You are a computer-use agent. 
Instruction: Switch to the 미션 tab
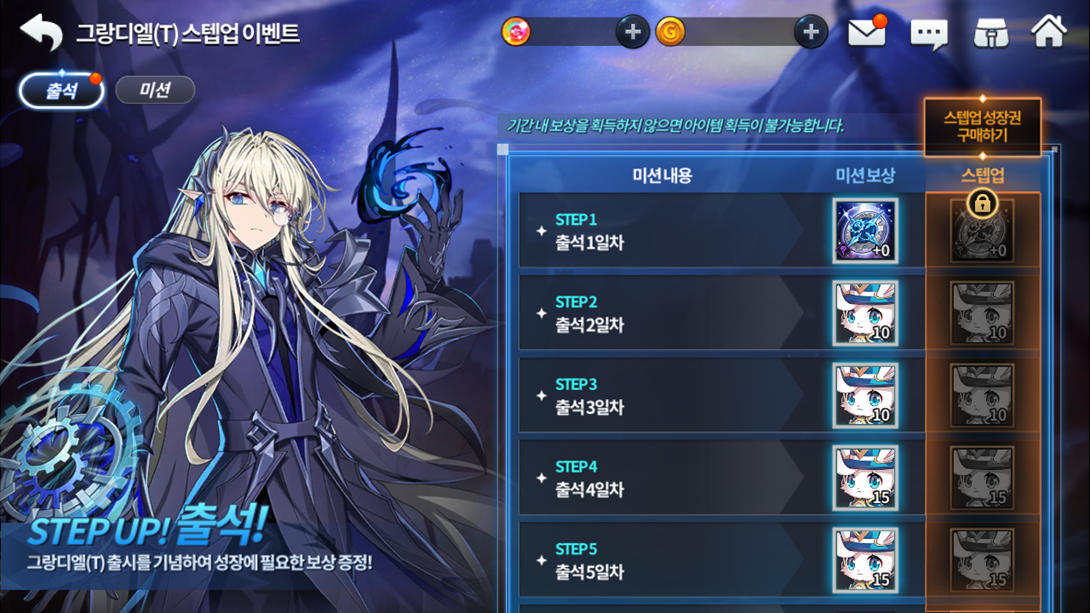pyautogui.click(x=155, y=91)
